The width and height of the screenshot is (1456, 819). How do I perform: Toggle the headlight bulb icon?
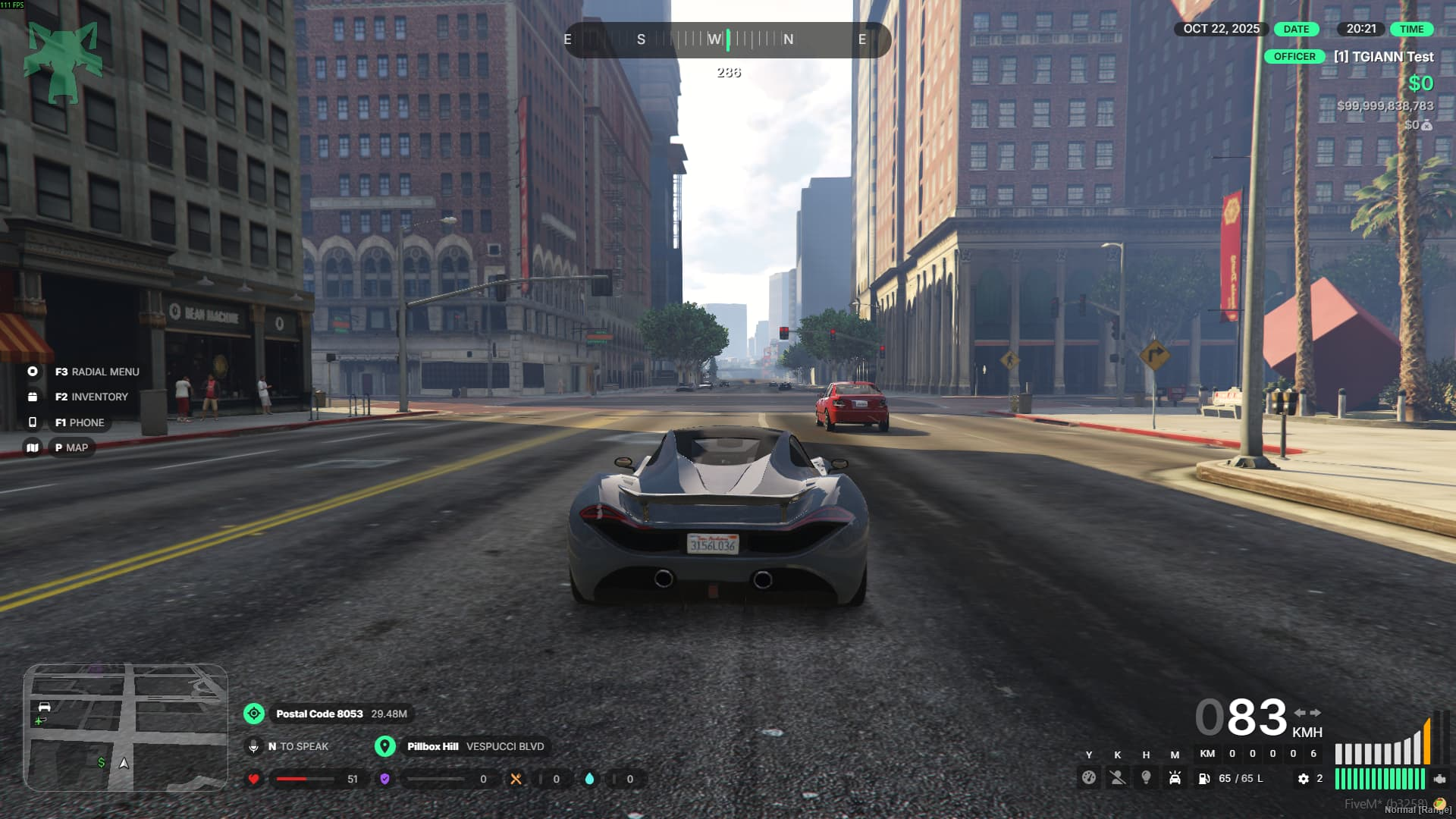pos(1146,778)
